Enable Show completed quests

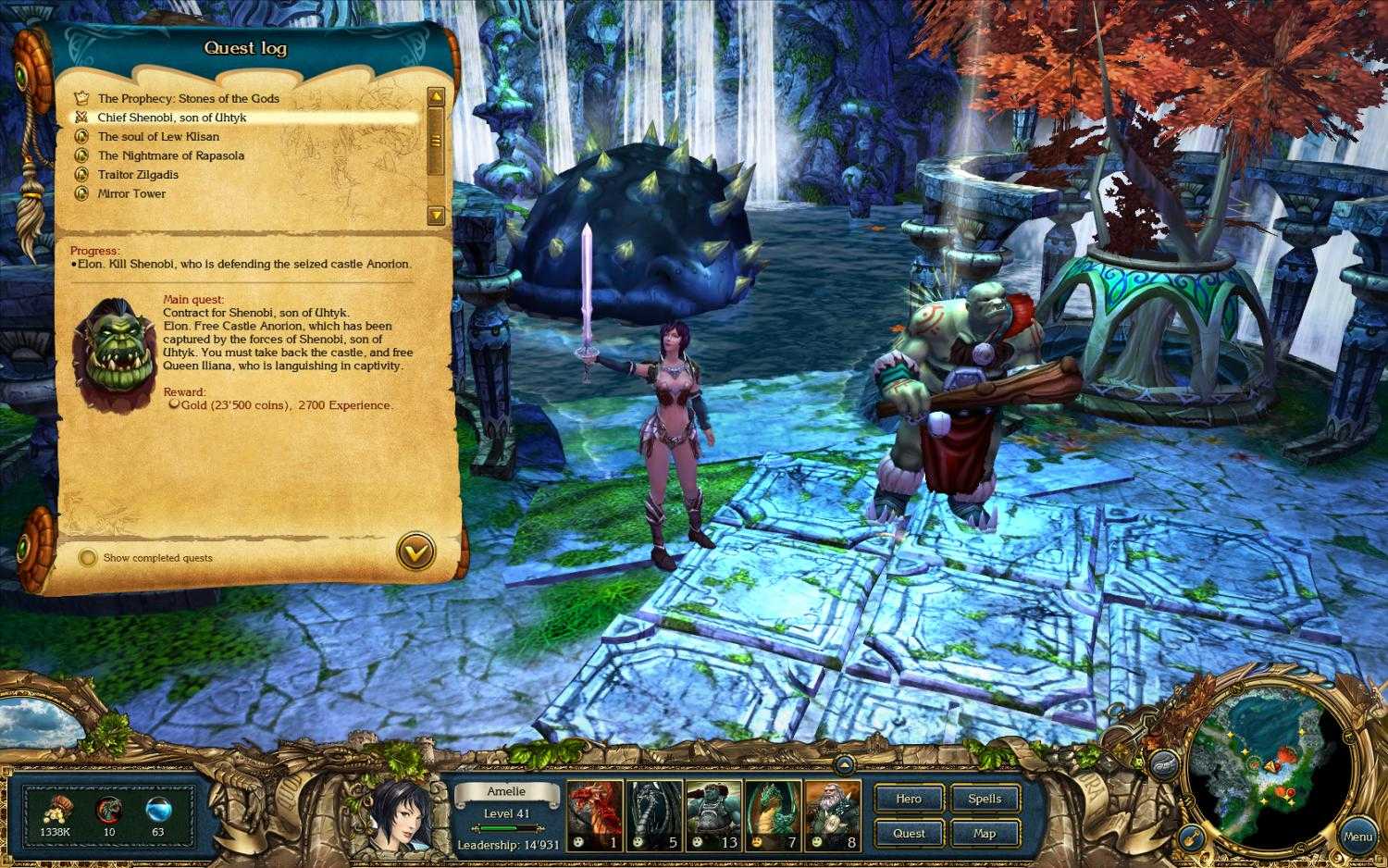88,557
